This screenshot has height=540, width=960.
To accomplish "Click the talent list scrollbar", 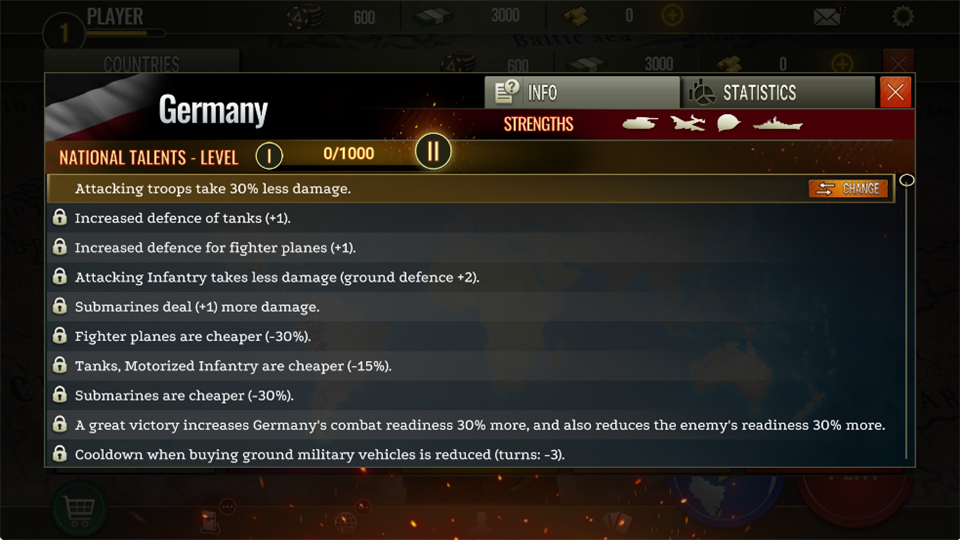I will click(x=907, y=320).
